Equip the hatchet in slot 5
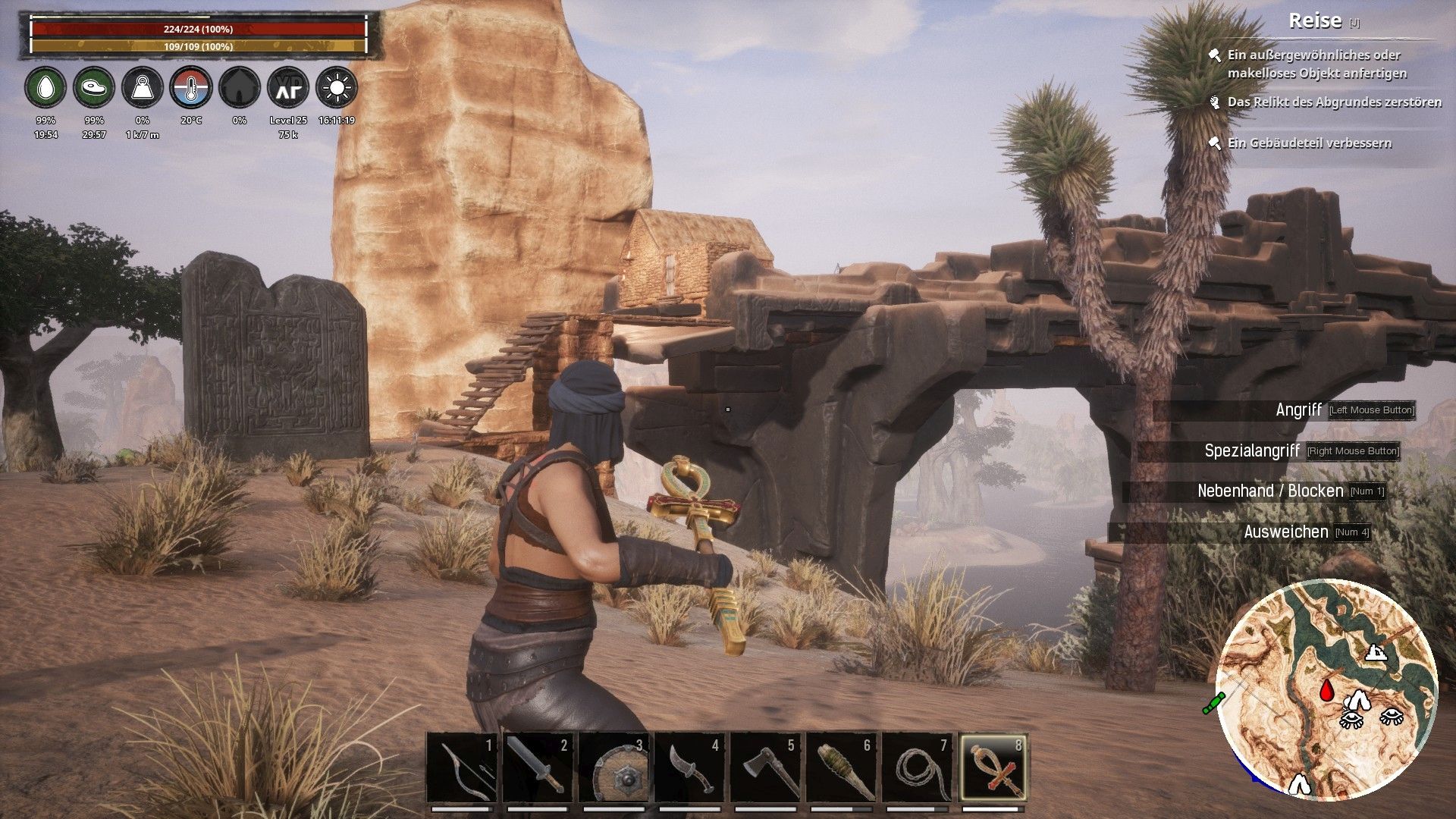The height and width of the screenshot is (819, 1456). tap(765, 767)
